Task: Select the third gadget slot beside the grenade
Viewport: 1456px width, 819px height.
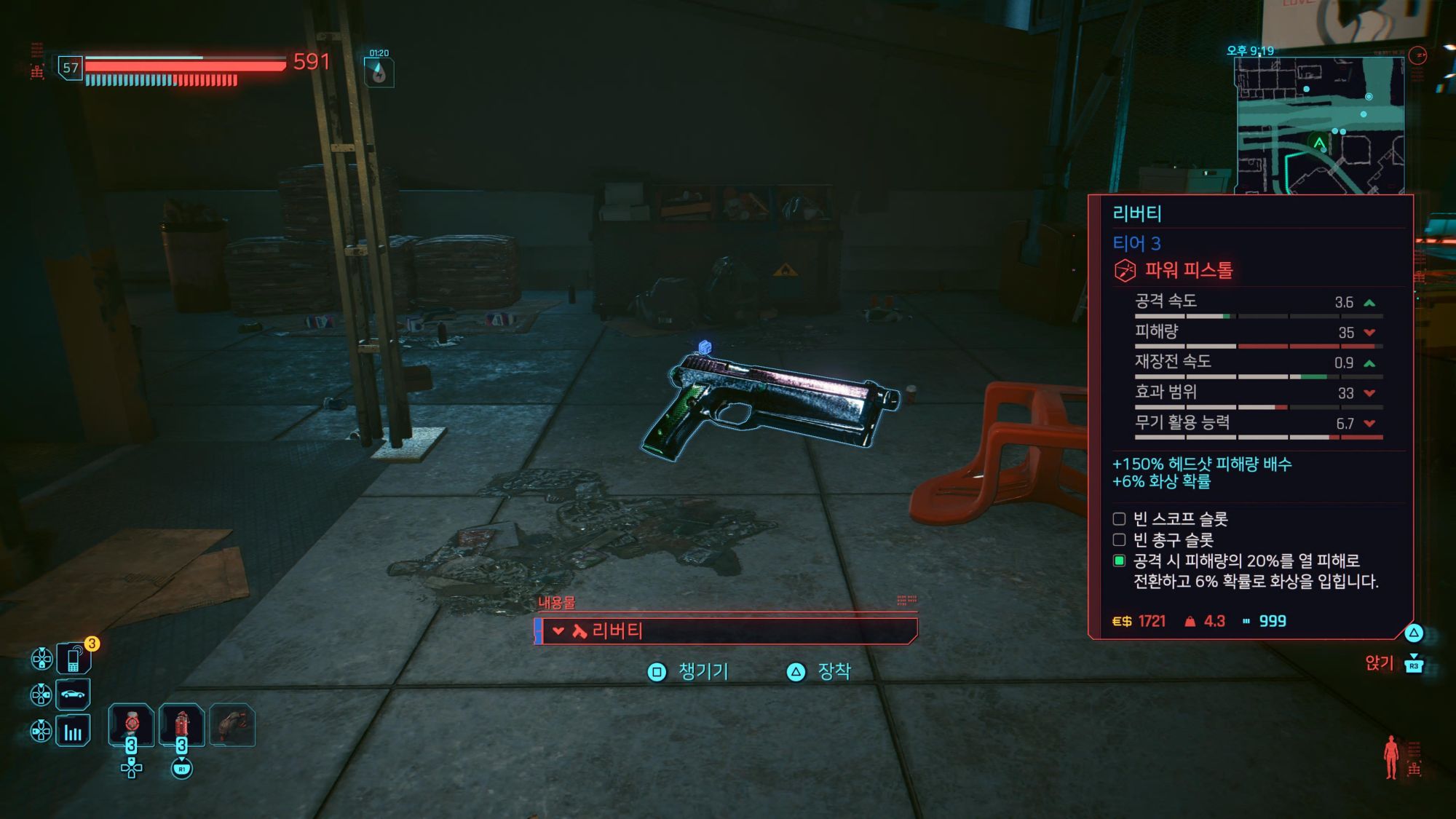Action: (x=232, y=725)
